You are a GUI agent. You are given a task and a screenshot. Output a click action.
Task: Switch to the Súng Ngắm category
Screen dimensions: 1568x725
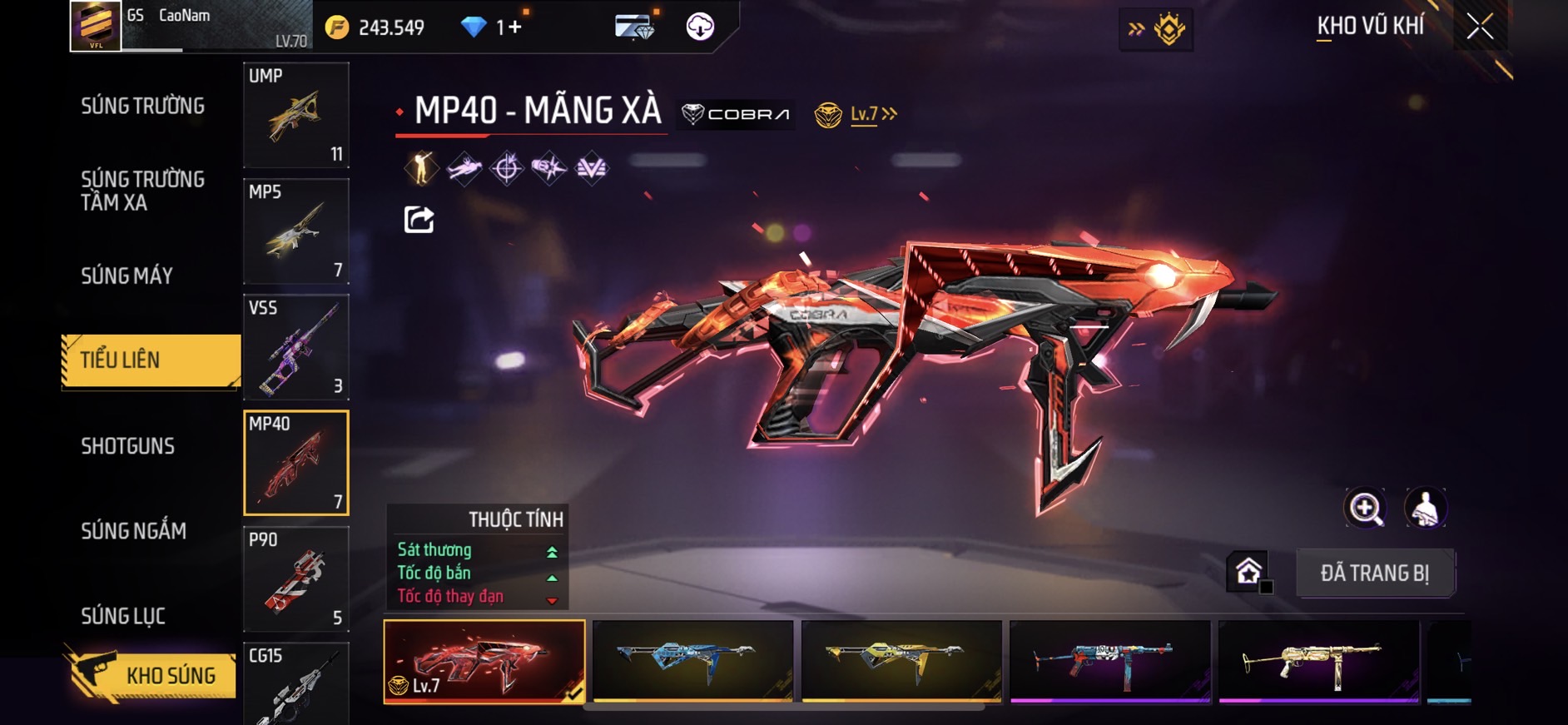[133, 531]
